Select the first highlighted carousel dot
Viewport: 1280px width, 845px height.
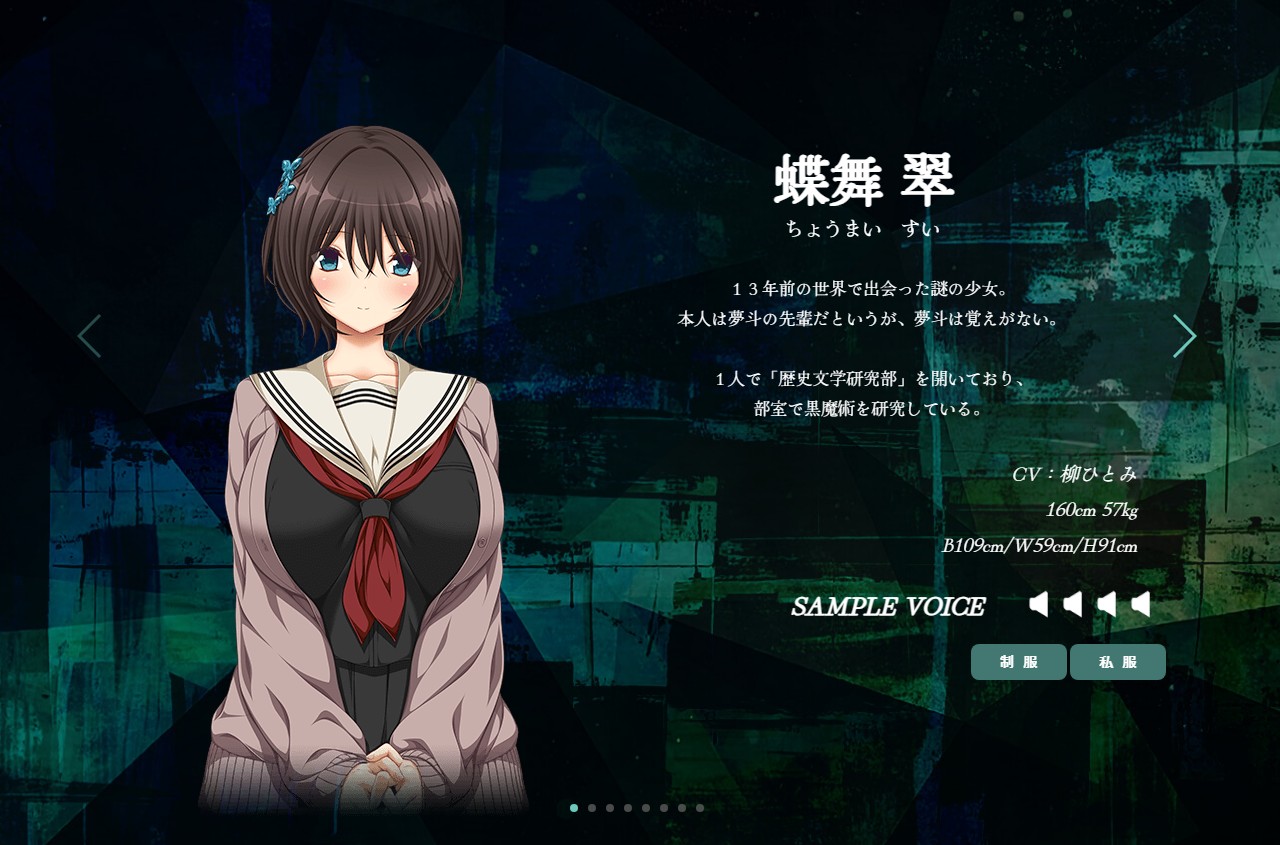(x=574, y=808)
